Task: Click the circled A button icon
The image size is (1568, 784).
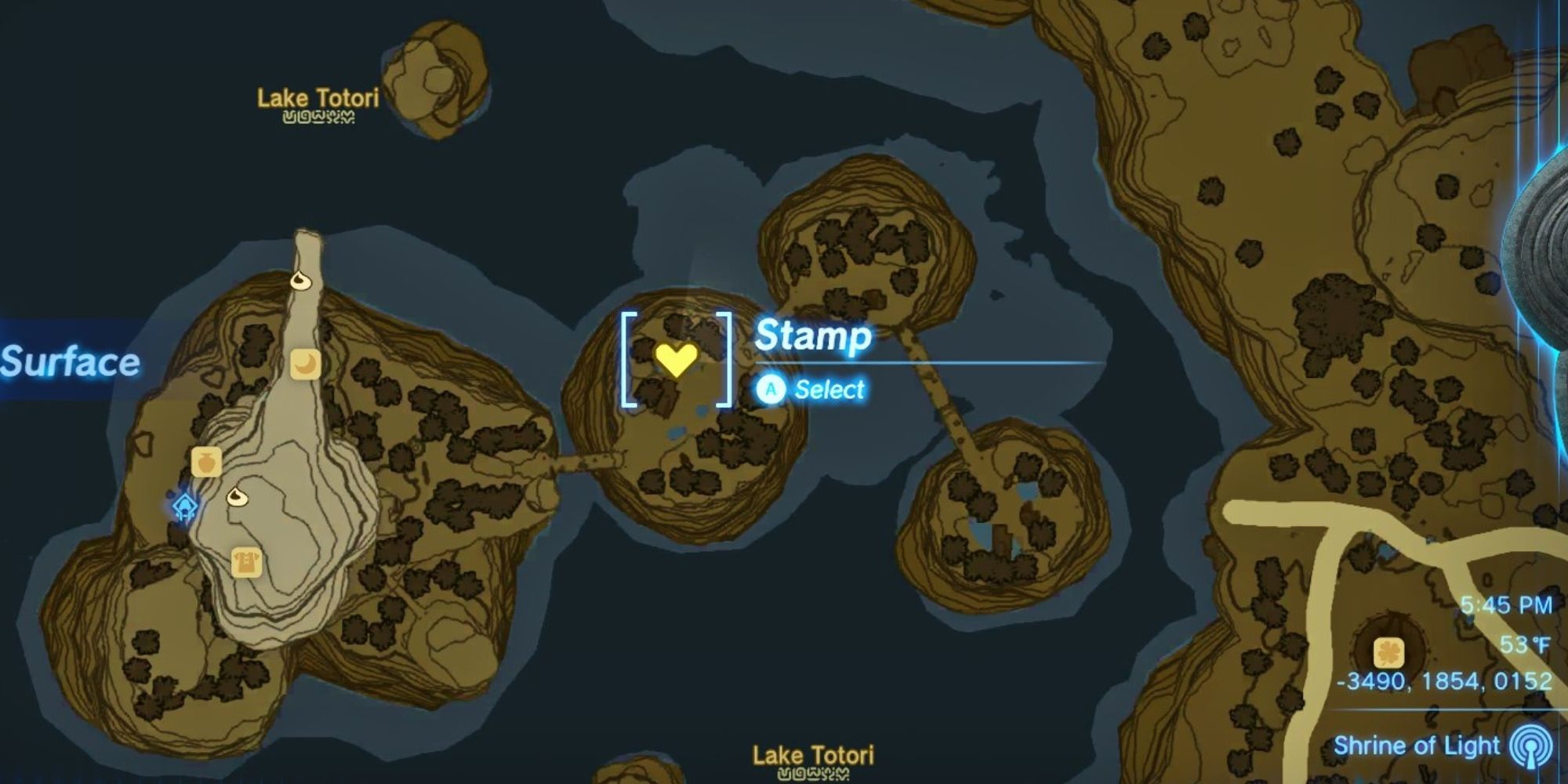Action: click(x=772, y=390)
